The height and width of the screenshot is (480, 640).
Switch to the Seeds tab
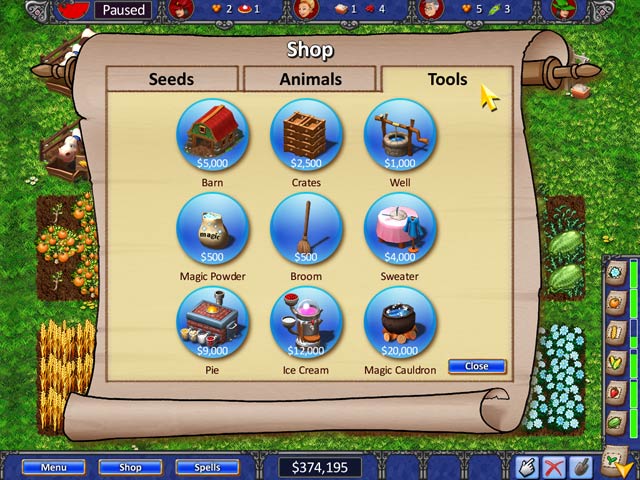171,79
